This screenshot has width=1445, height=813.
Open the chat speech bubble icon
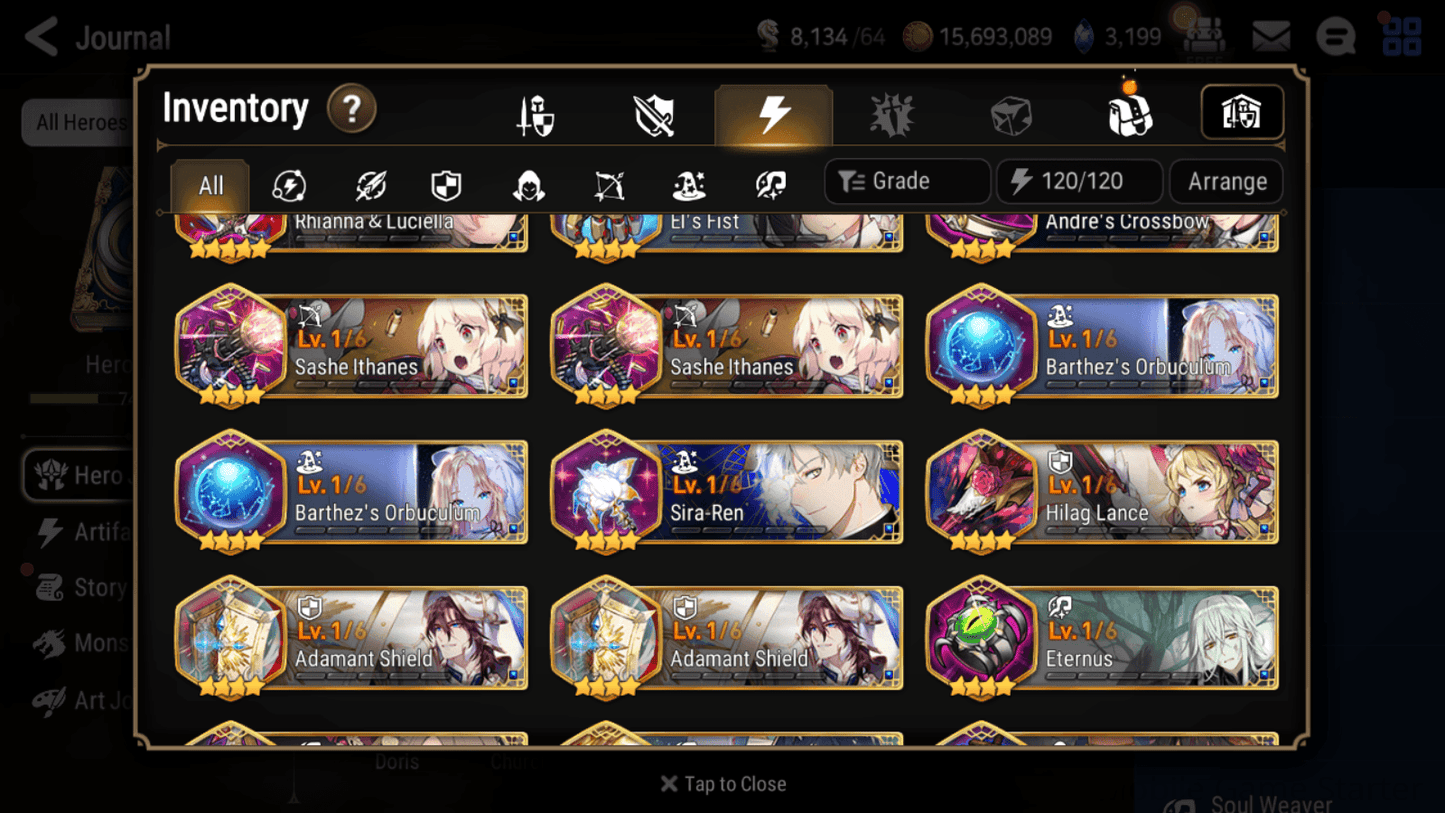click(x=1335, y=36)
